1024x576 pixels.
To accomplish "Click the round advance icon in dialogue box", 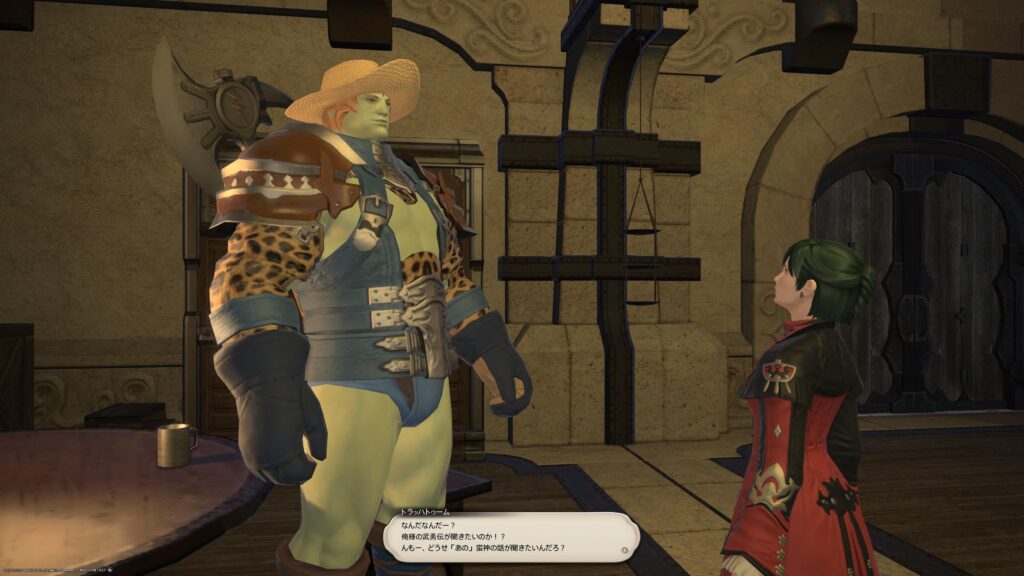I will [x=624, y=548].
